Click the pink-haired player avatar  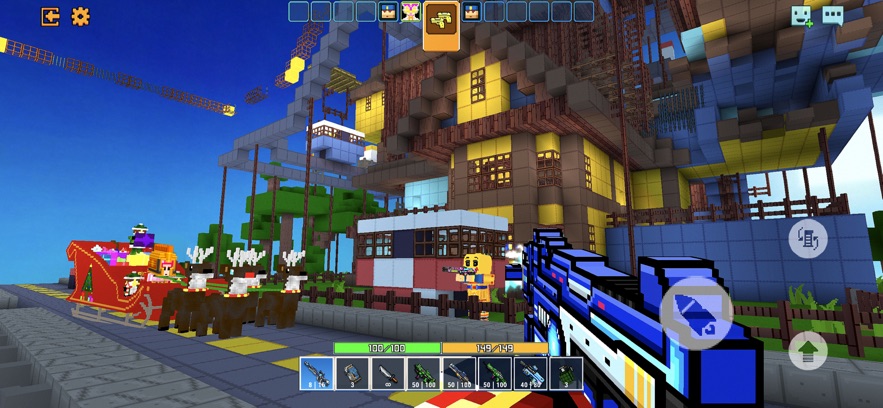pyautogui.click(x=410, y=12)
